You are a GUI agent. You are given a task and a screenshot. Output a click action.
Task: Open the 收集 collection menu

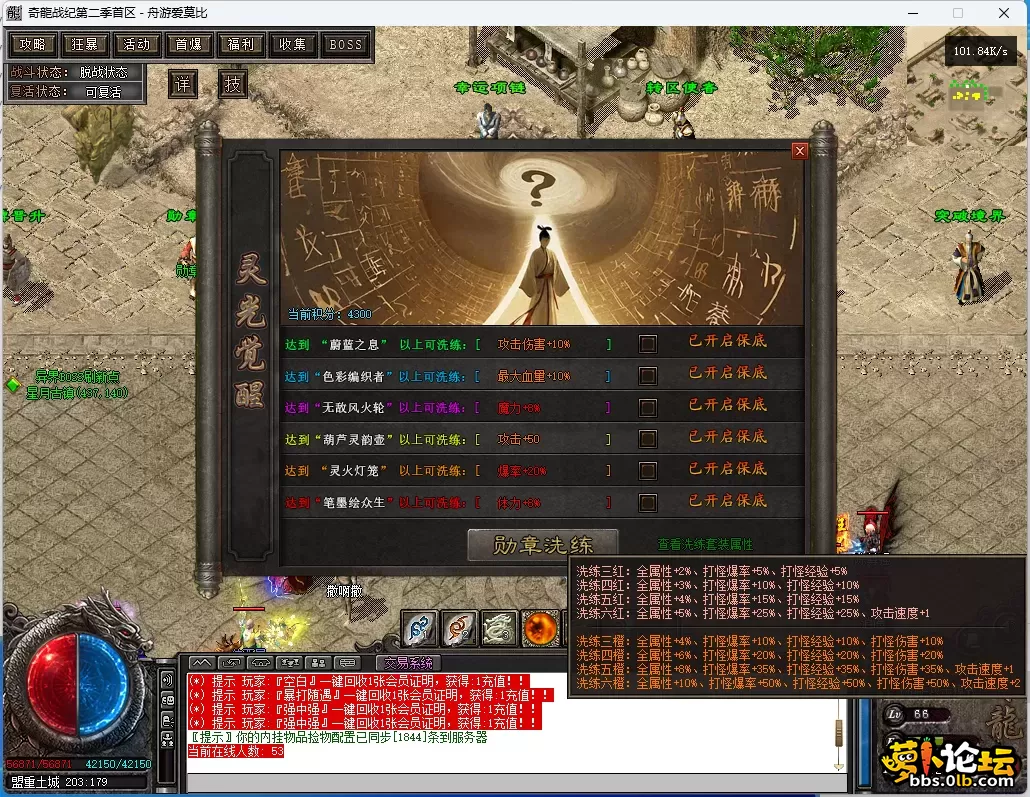click(293, 44)
